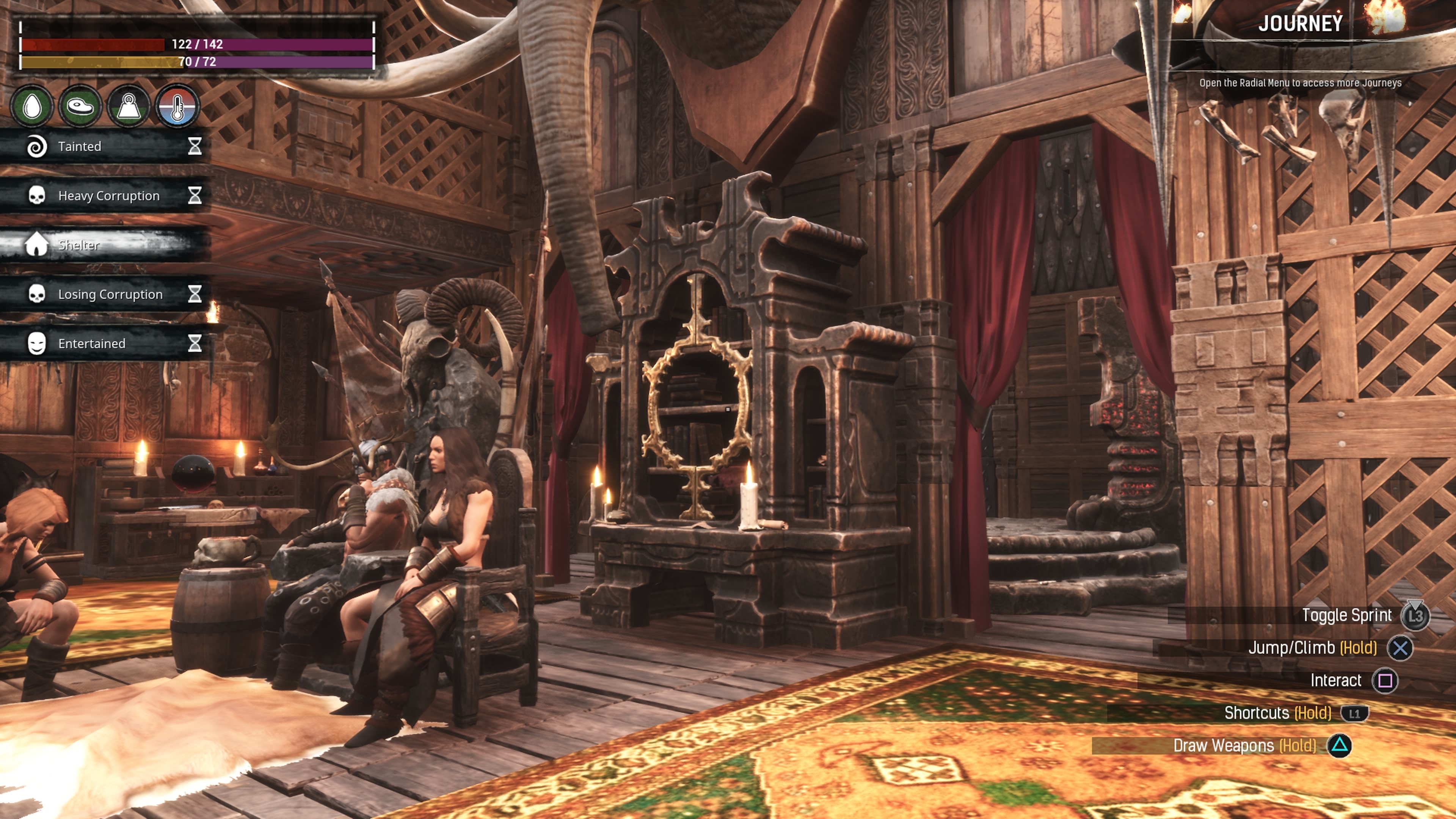Inspect the Heavy Corruption status entry

click(105, 196)
